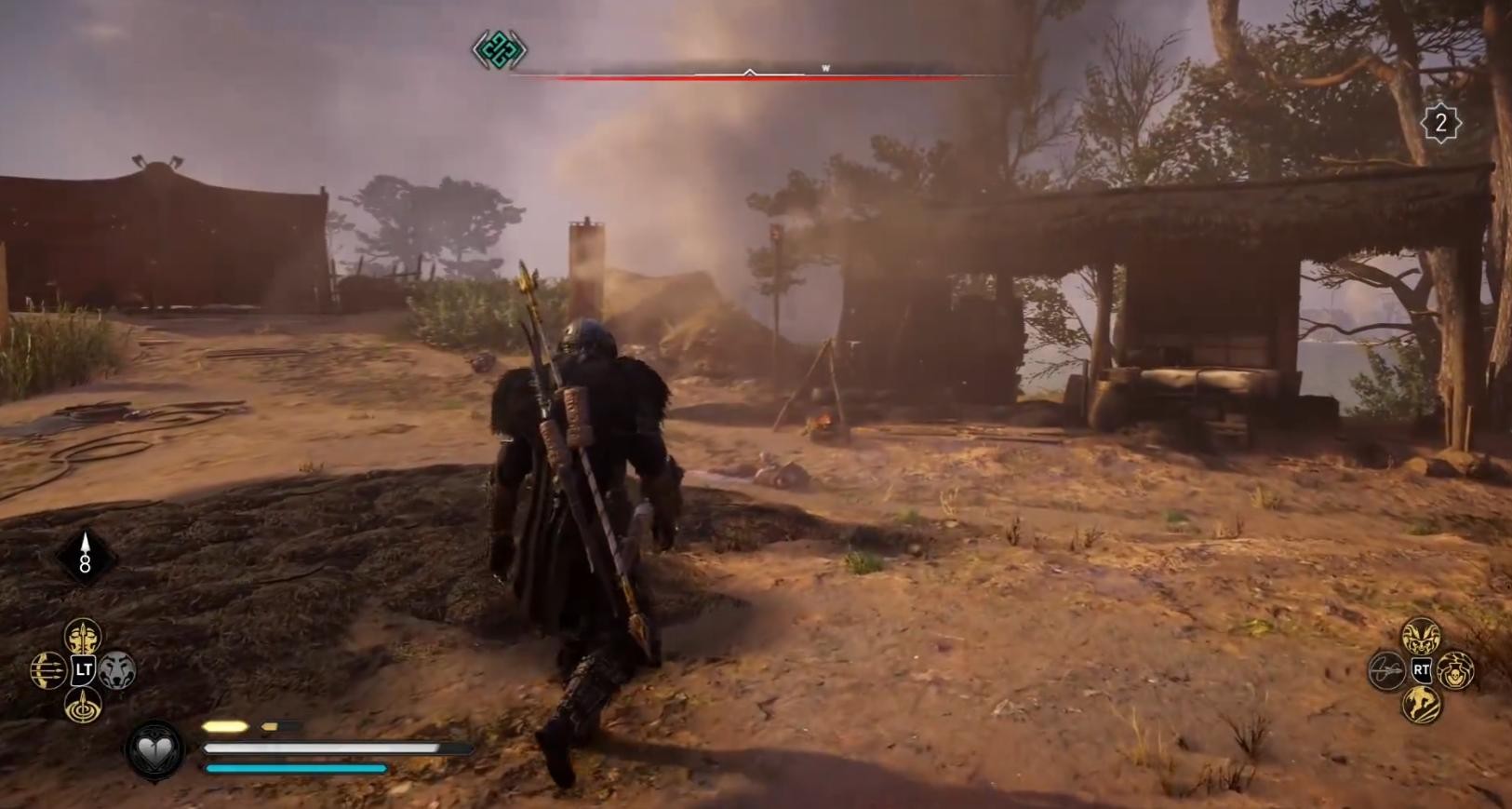
Task: Activate the ranged ability with arrow and face
Action: tap(83, 638)
